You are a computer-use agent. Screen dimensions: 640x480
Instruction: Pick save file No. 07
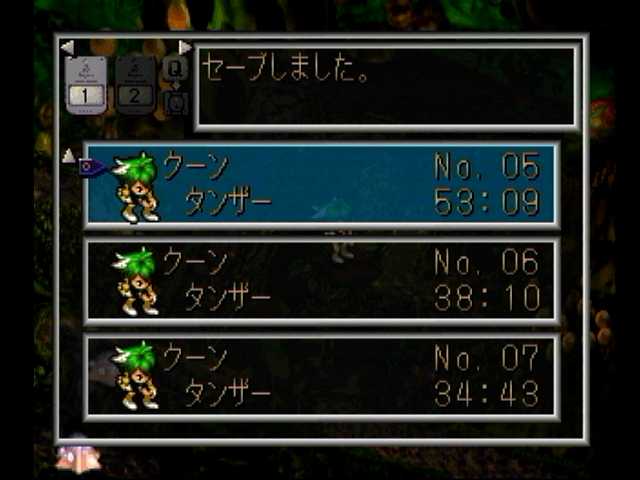coord(322,376)
